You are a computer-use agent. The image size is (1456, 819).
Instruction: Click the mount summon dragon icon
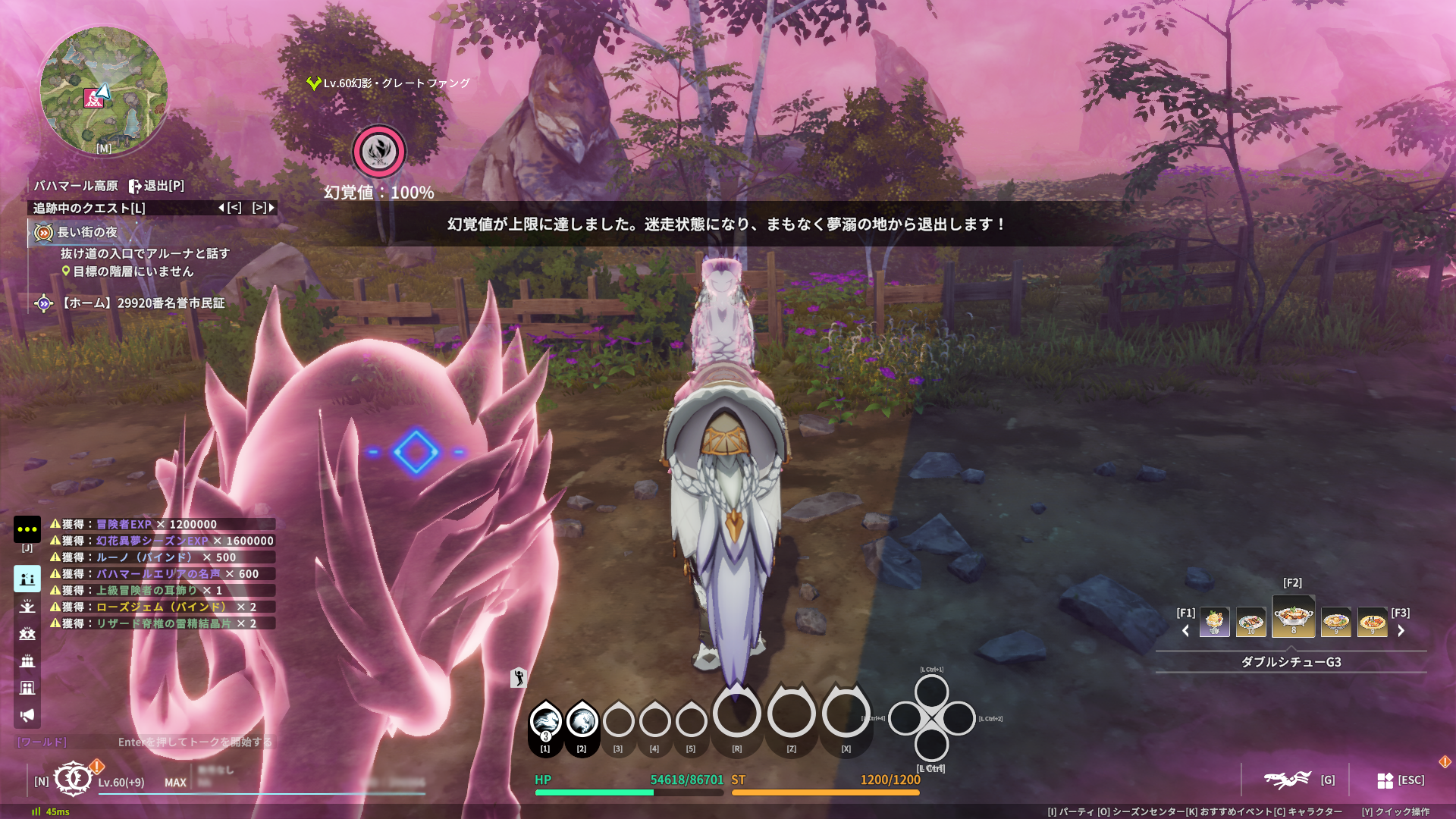pos(1287,780)
